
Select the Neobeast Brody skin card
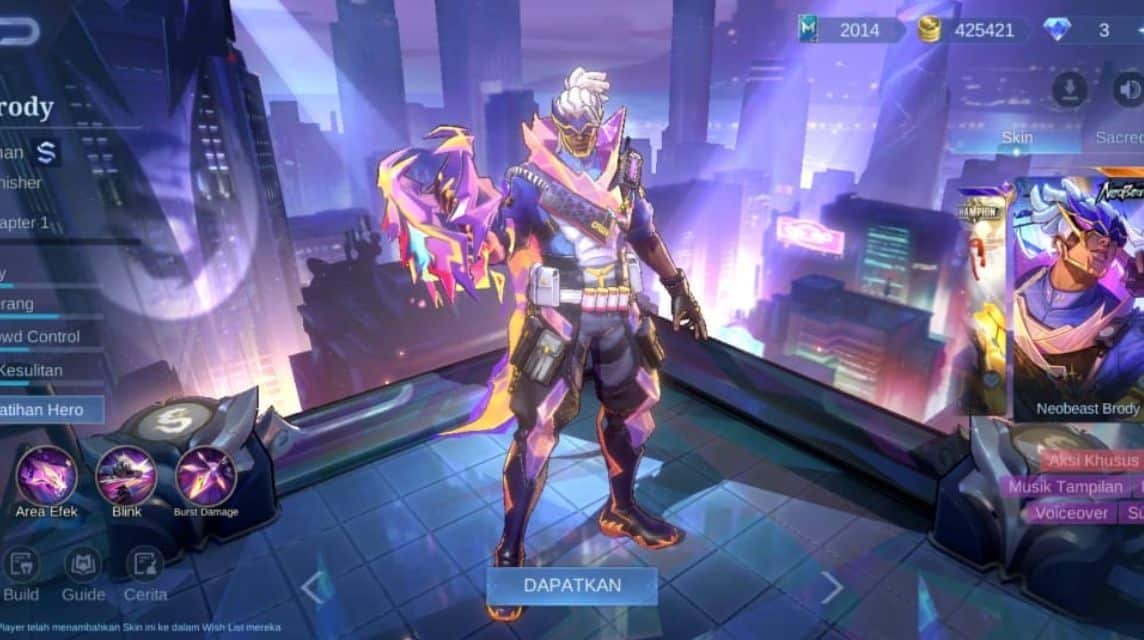click(1080, 300)
